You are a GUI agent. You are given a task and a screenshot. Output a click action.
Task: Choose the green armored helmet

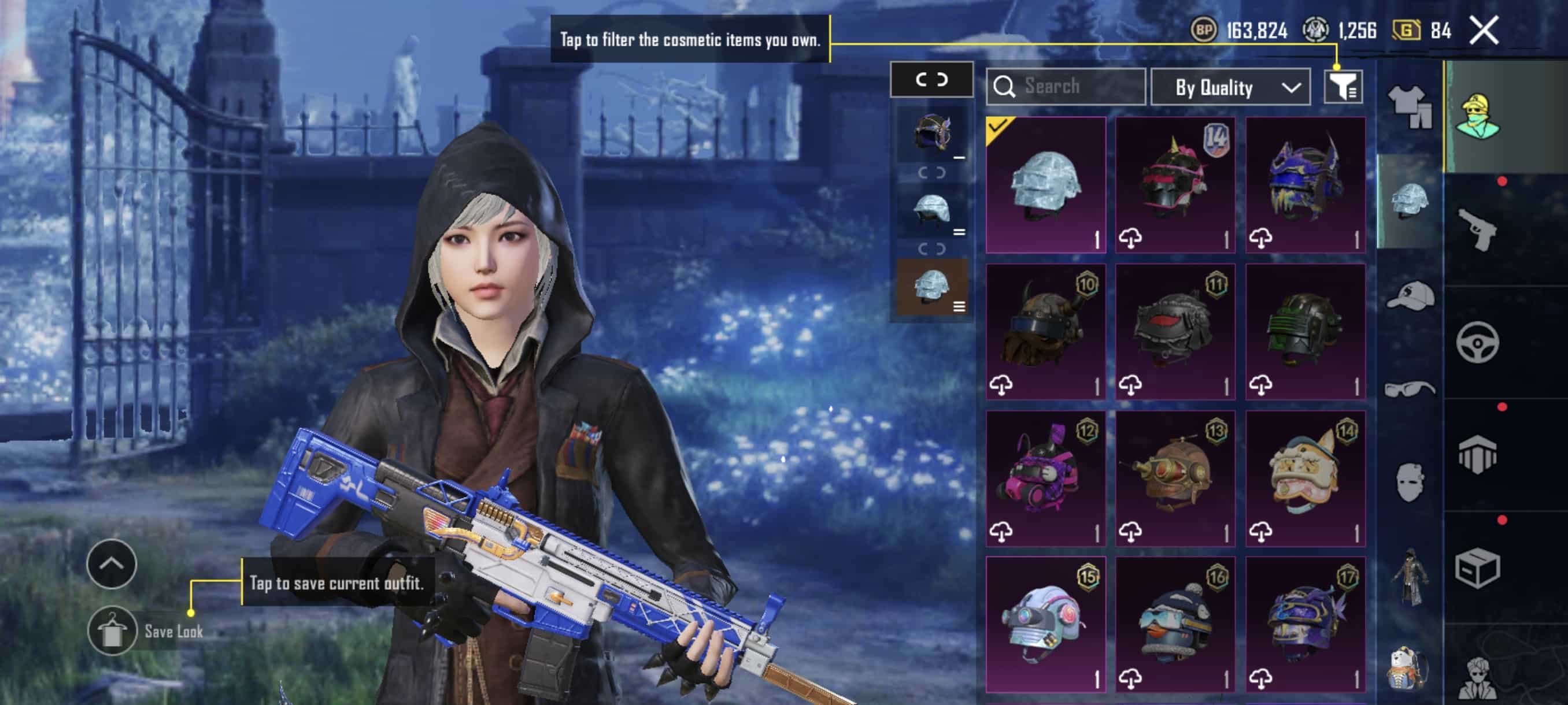tap(1305, 332)
